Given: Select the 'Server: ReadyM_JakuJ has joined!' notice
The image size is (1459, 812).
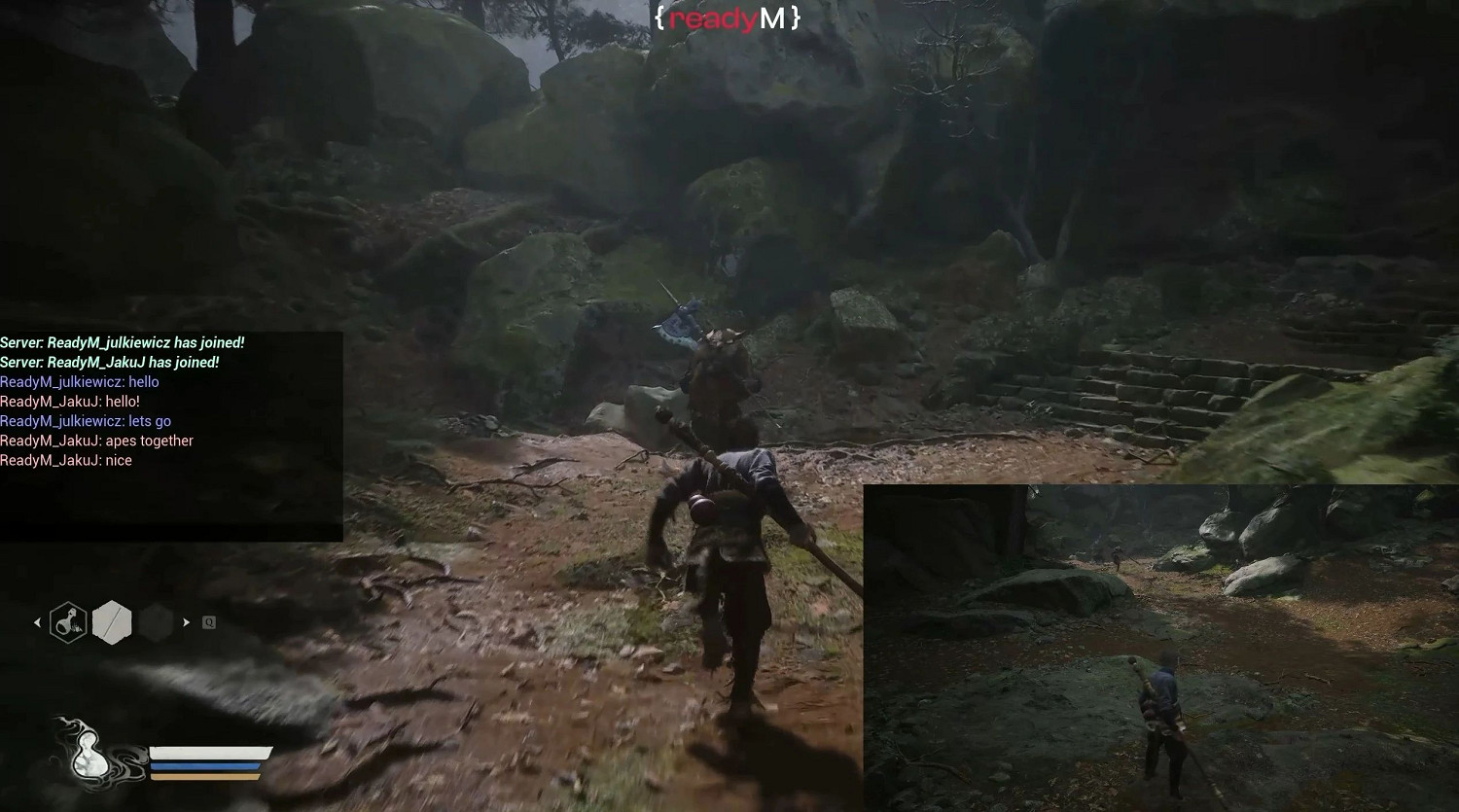Looking at the screenshot, I should point(110,362).
